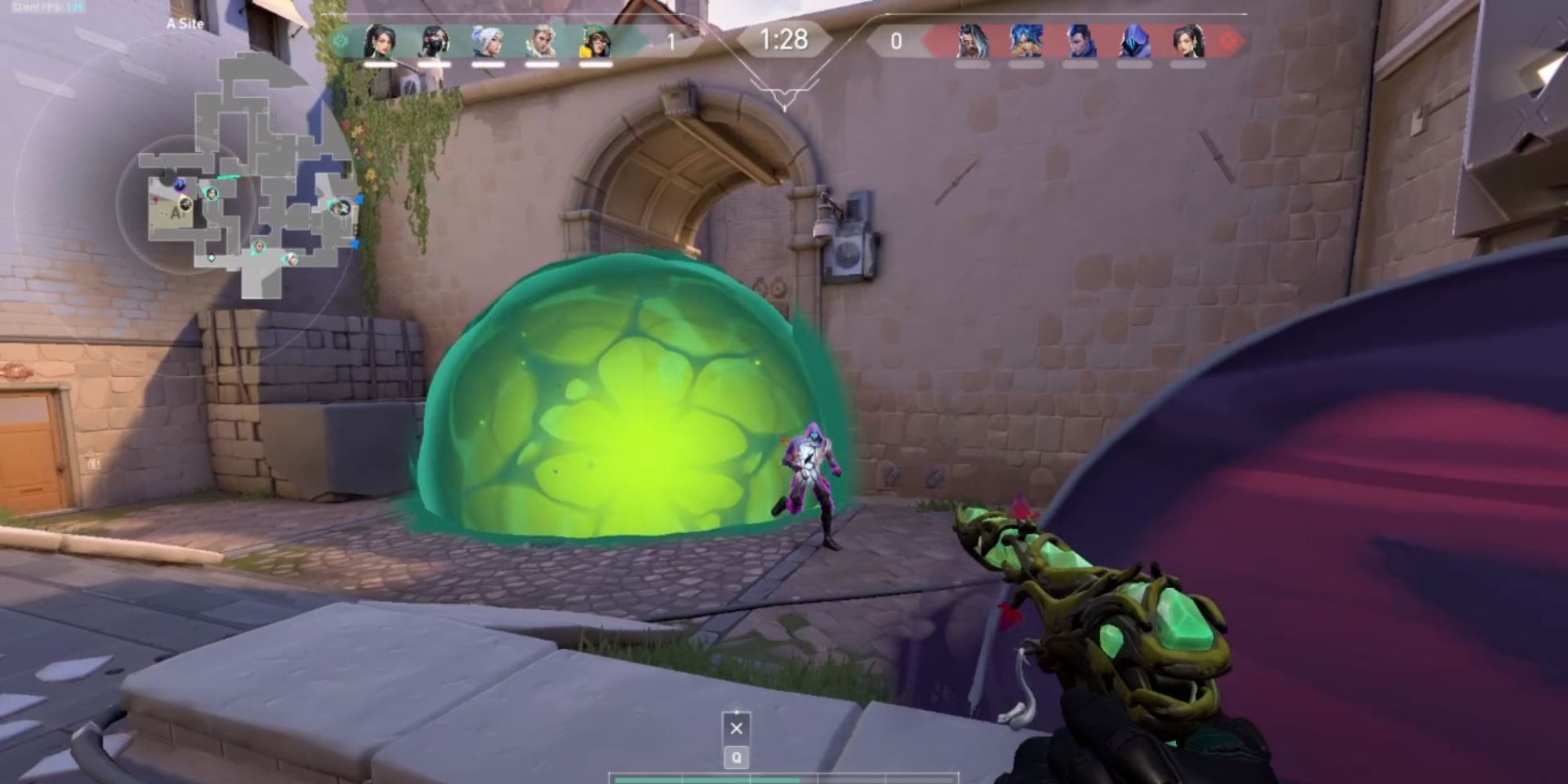Screen dimensions: 1568x784
Task: Select Neon's portrait on the red team
Action: click(x=1025, y=41)
